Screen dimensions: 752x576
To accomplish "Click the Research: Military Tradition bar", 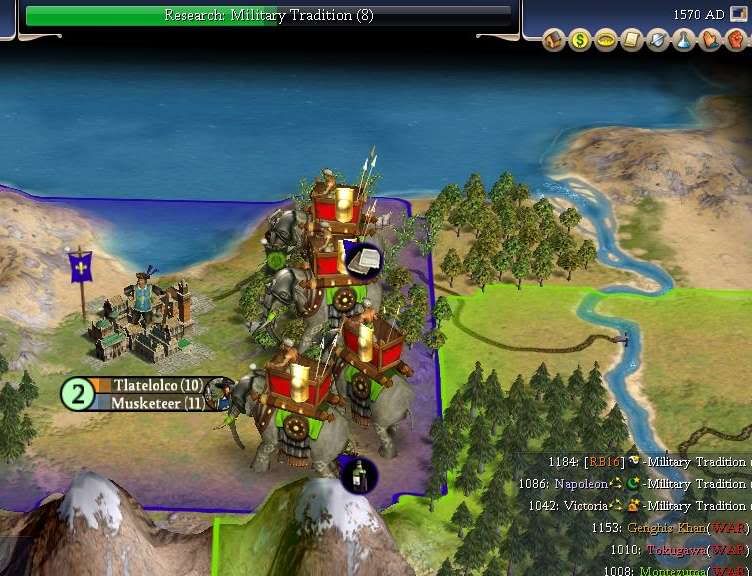I will [268, 15].
